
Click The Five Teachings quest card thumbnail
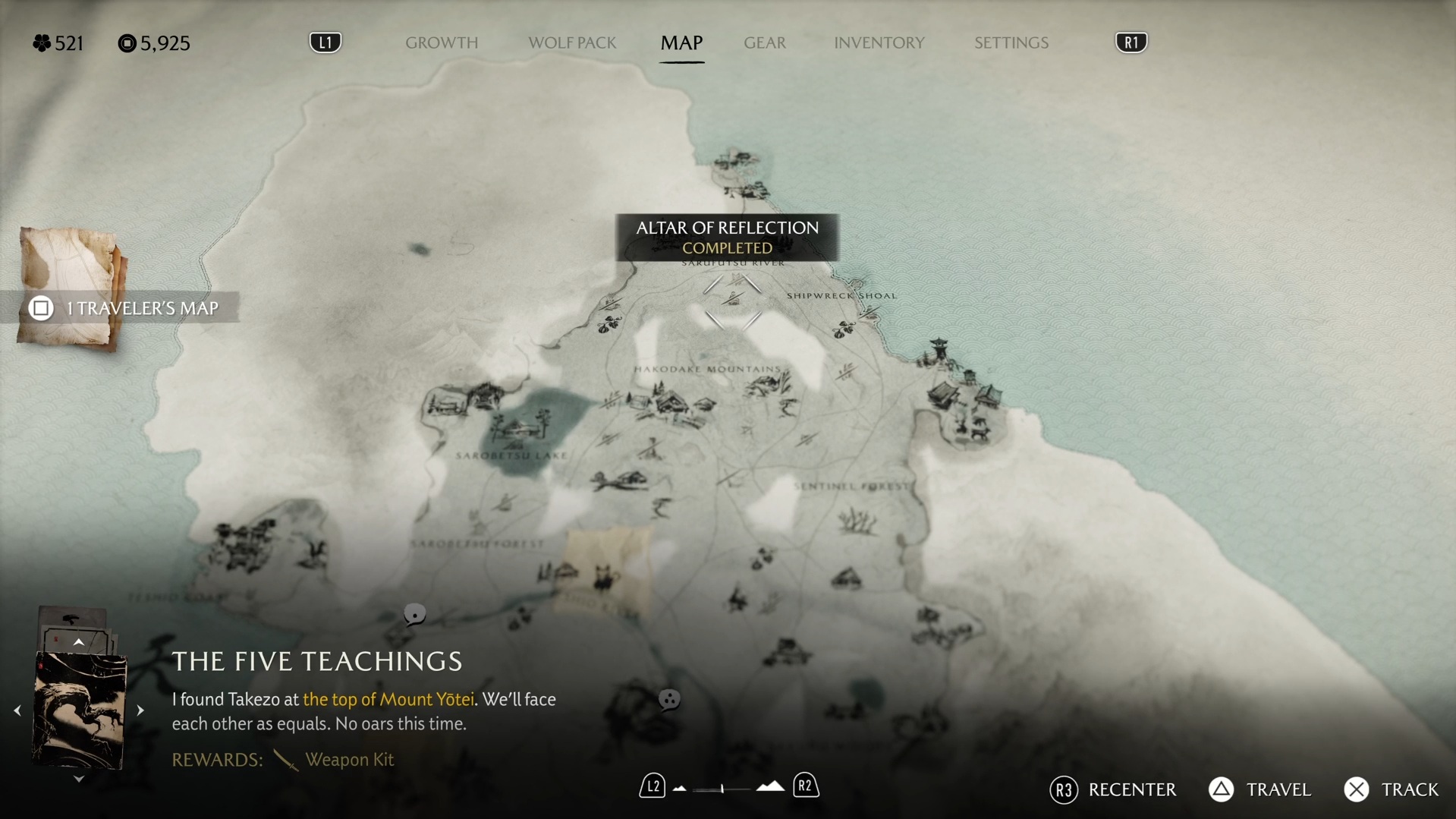coord(79,710)
